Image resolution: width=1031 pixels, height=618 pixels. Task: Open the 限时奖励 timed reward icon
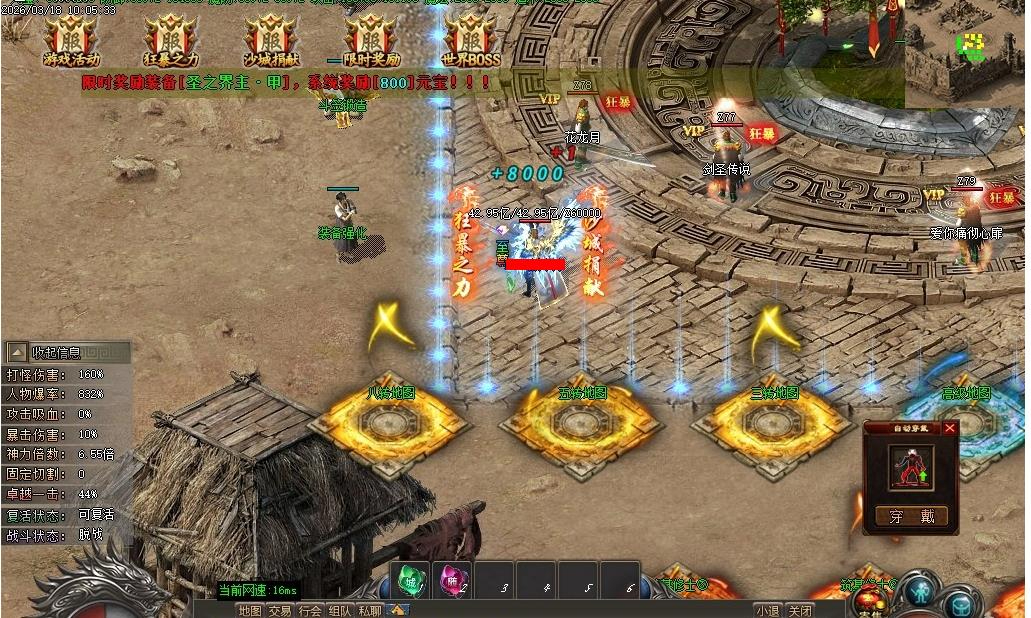pos(370,38)
